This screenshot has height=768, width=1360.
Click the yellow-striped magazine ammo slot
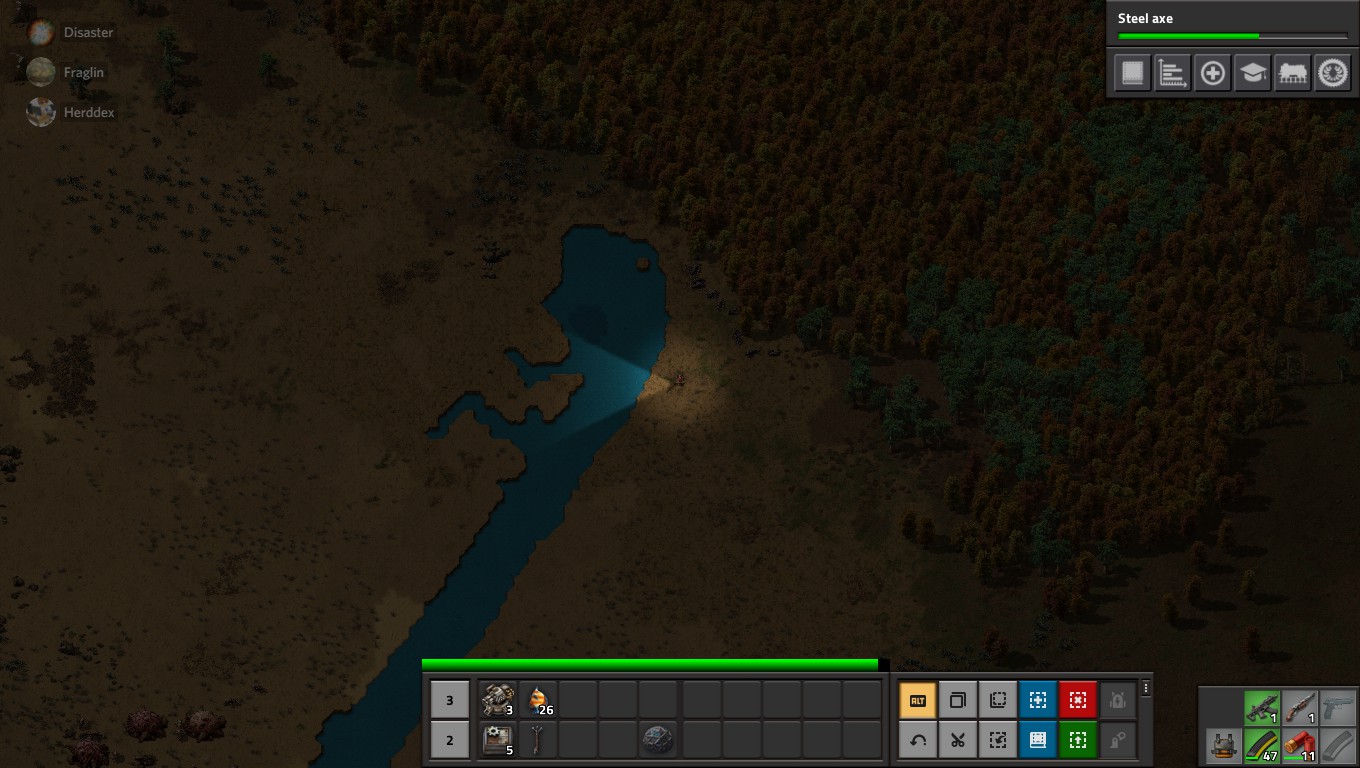point(1262,746)
